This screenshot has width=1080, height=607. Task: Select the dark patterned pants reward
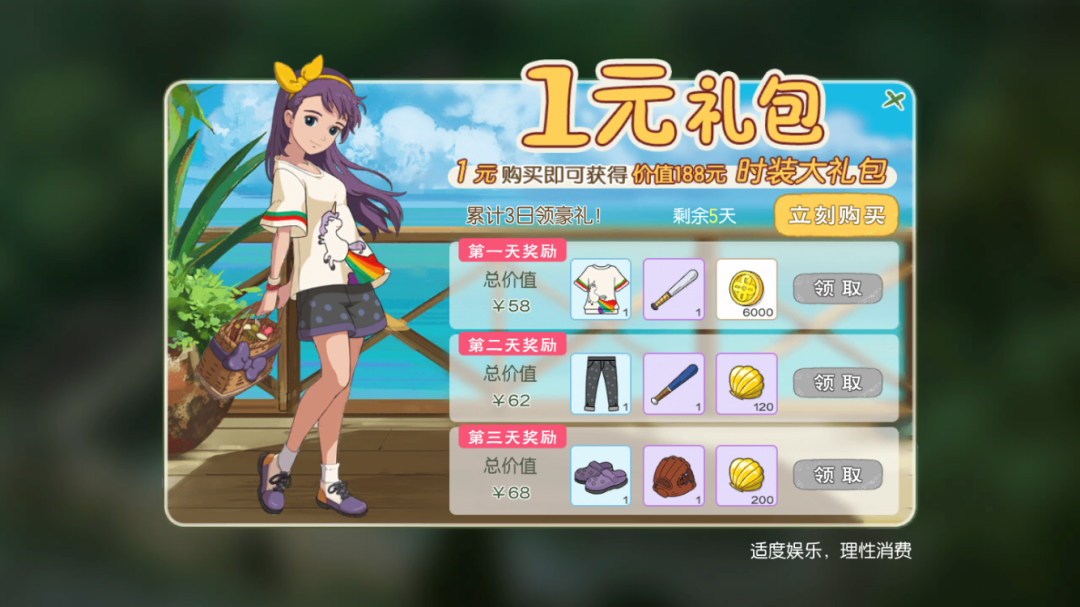(x=600, y=383)
